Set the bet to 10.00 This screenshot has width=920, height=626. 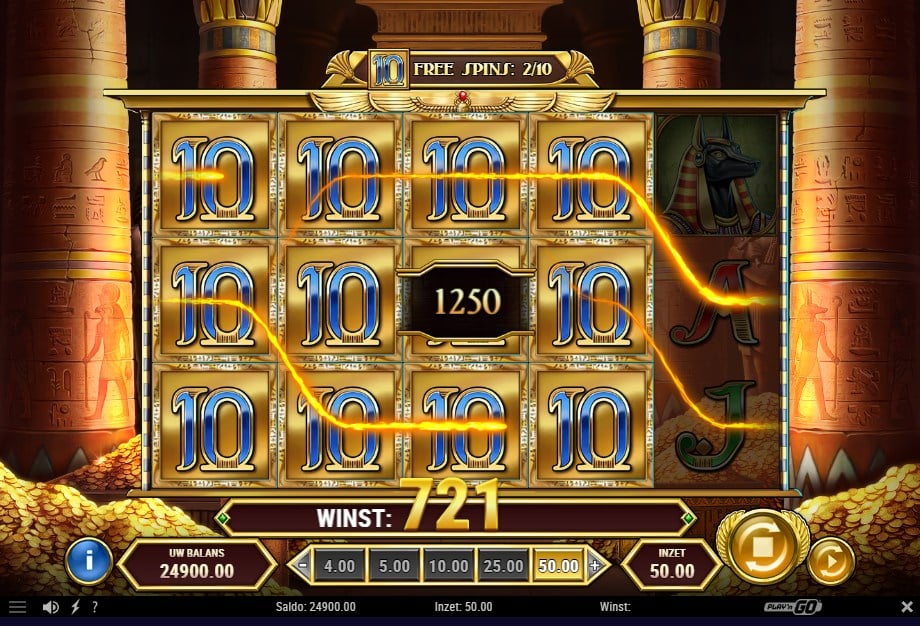tap(449, 566)
